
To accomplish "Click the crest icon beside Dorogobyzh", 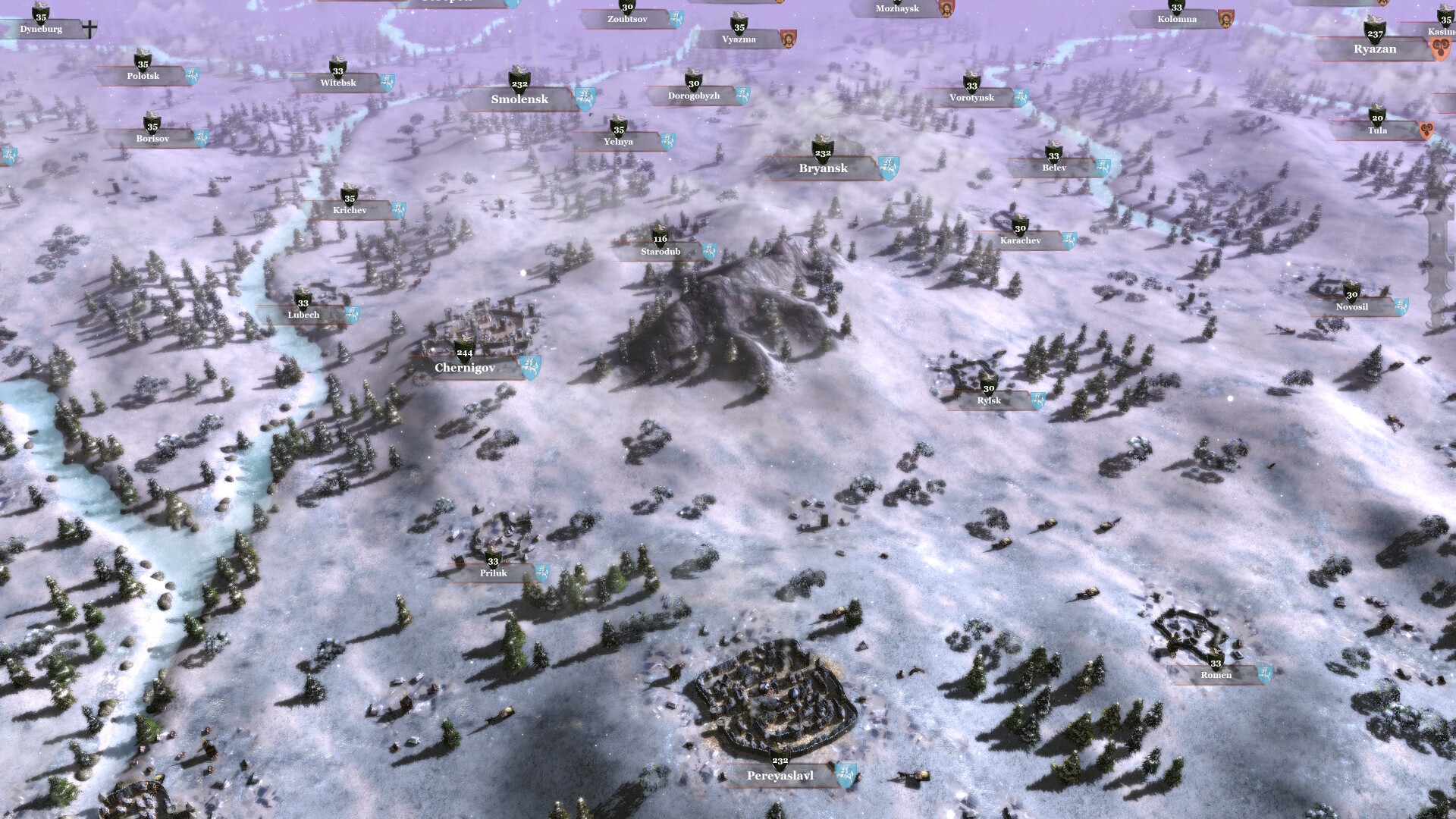I will 745,94.
